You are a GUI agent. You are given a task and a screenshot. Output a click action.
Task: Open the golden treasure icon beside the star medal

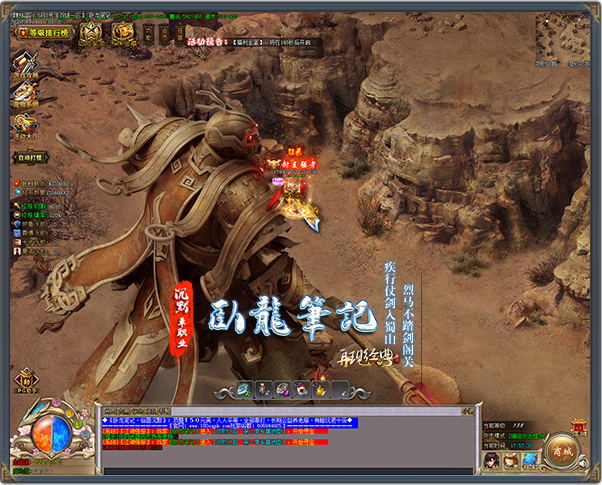pyautogui.click(x=122, y=32)
